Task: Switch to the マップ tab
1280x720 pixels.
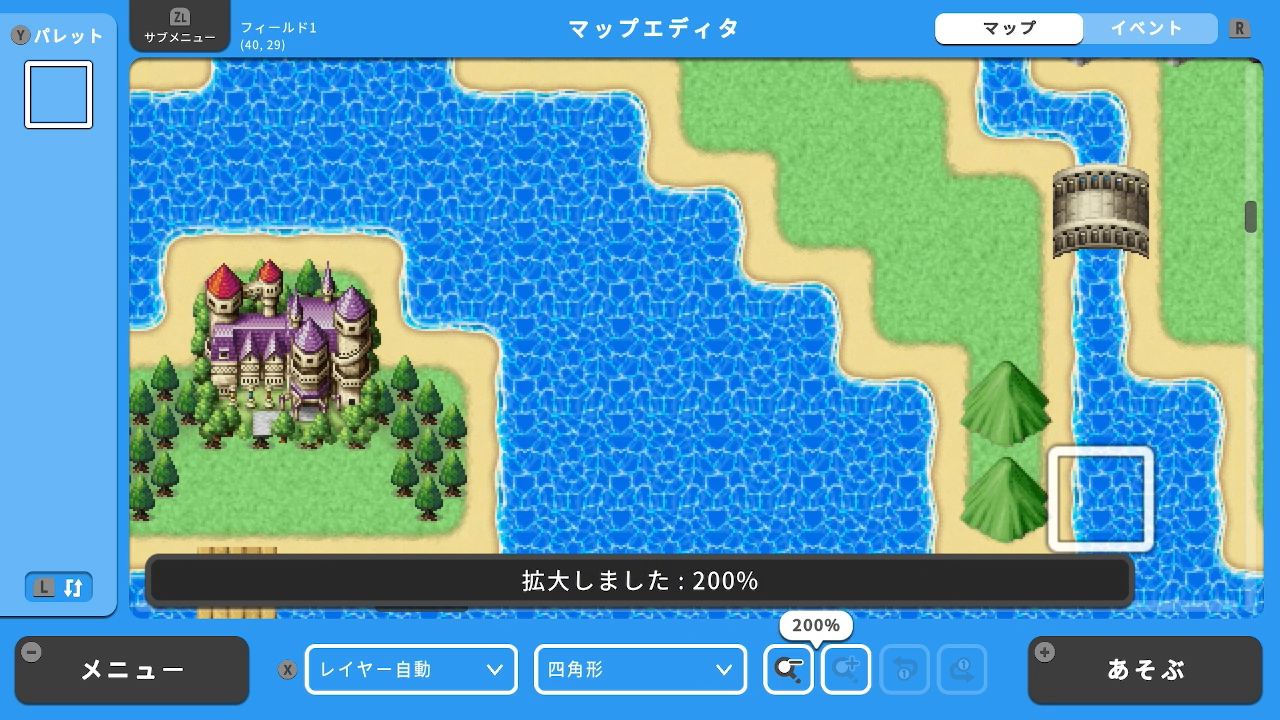Action: click(x=1009, y=28)
